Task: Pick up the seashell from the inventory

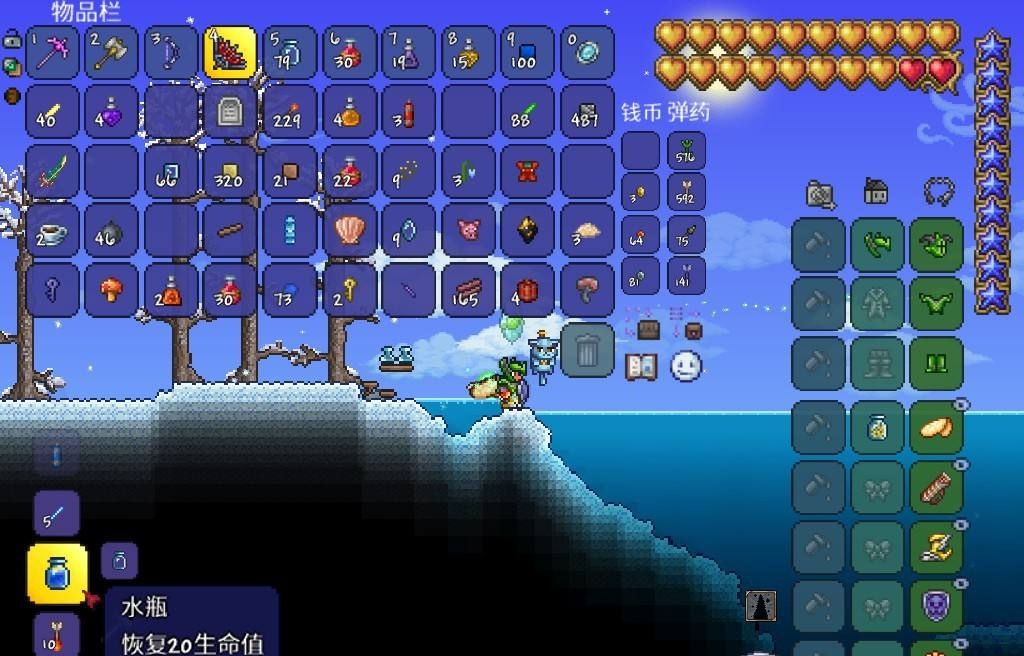Action: click(349, 230)
